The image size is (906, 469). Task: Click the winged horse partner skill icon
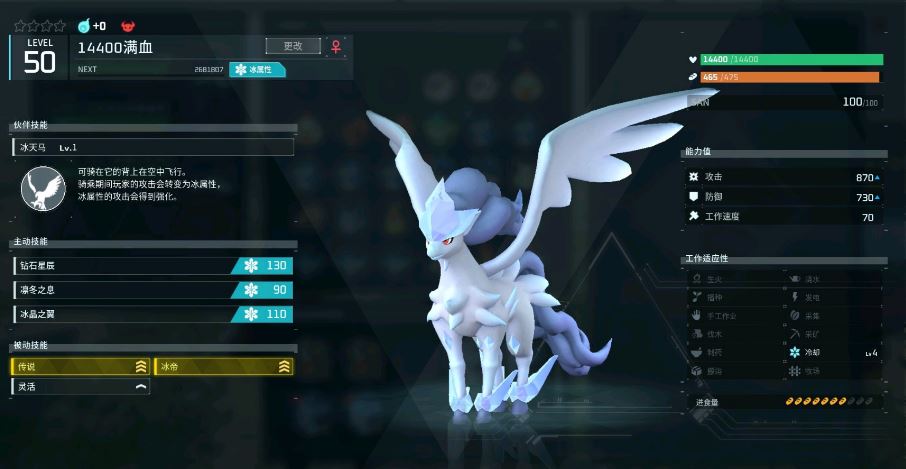pyautogui.click(x=43, y=188)
